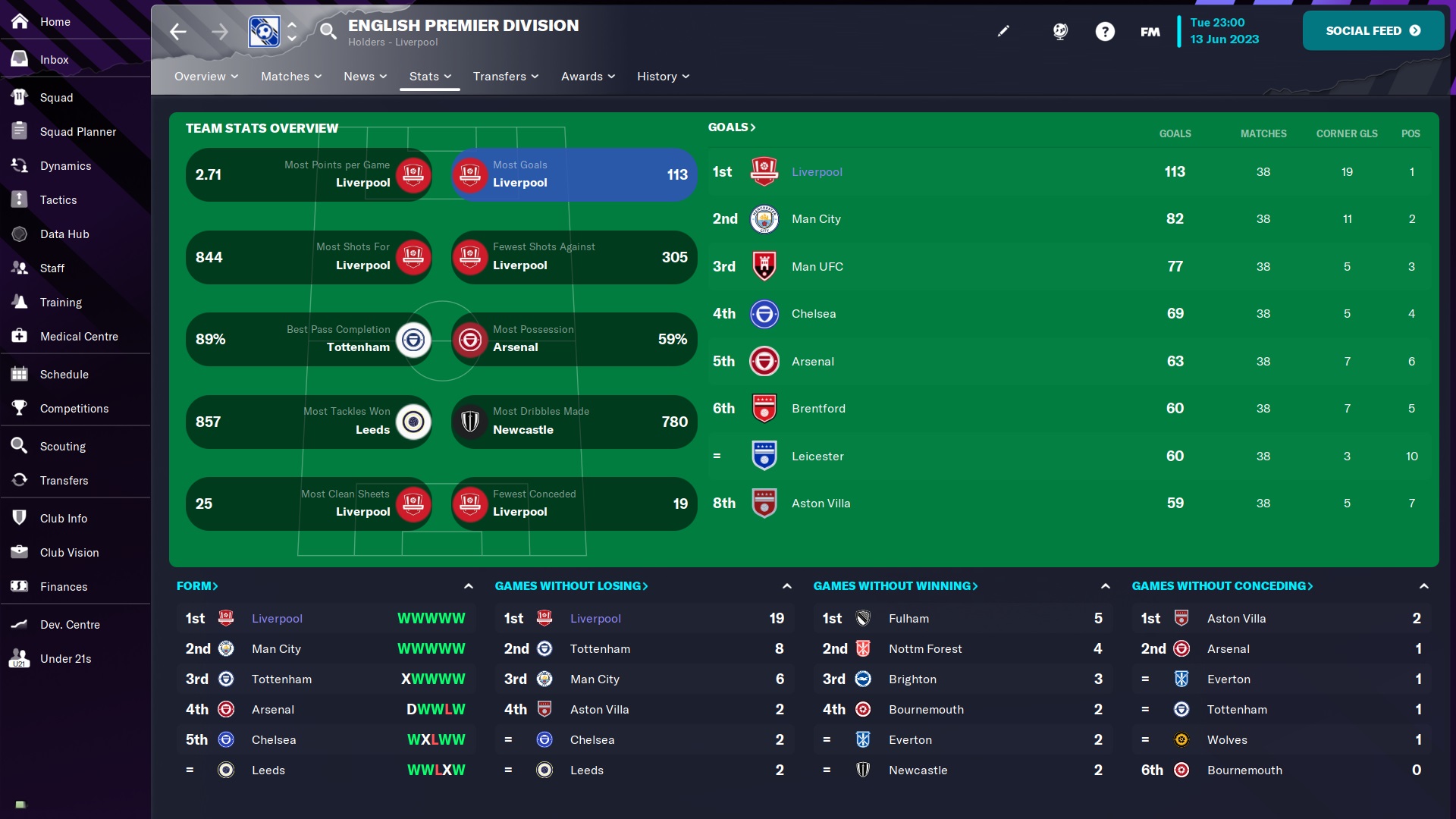Navigate back with the left arrow

click(x=178, y=31)
